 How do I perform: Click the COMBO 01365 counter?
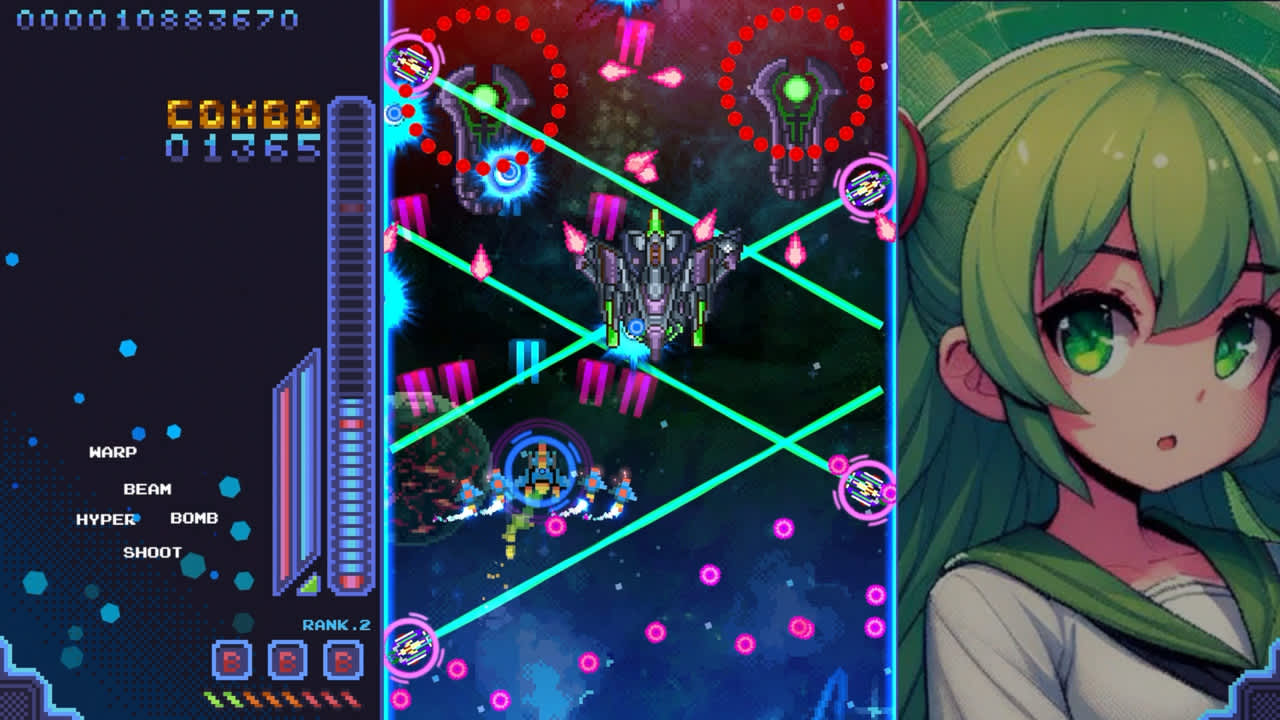tap(244, 130)
